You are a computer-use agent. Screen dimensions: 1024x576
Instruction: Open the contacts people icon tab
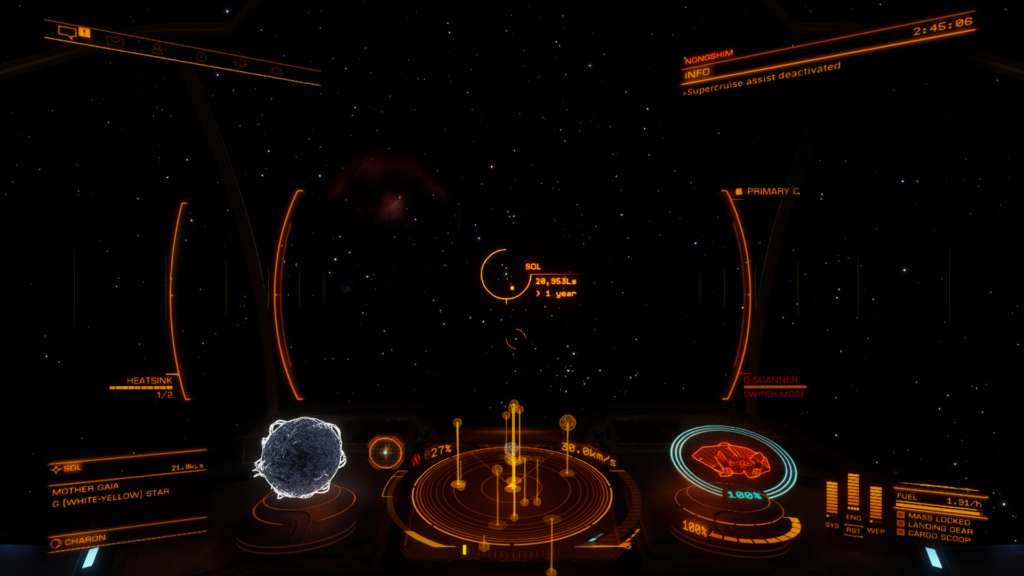pos(158,48)
